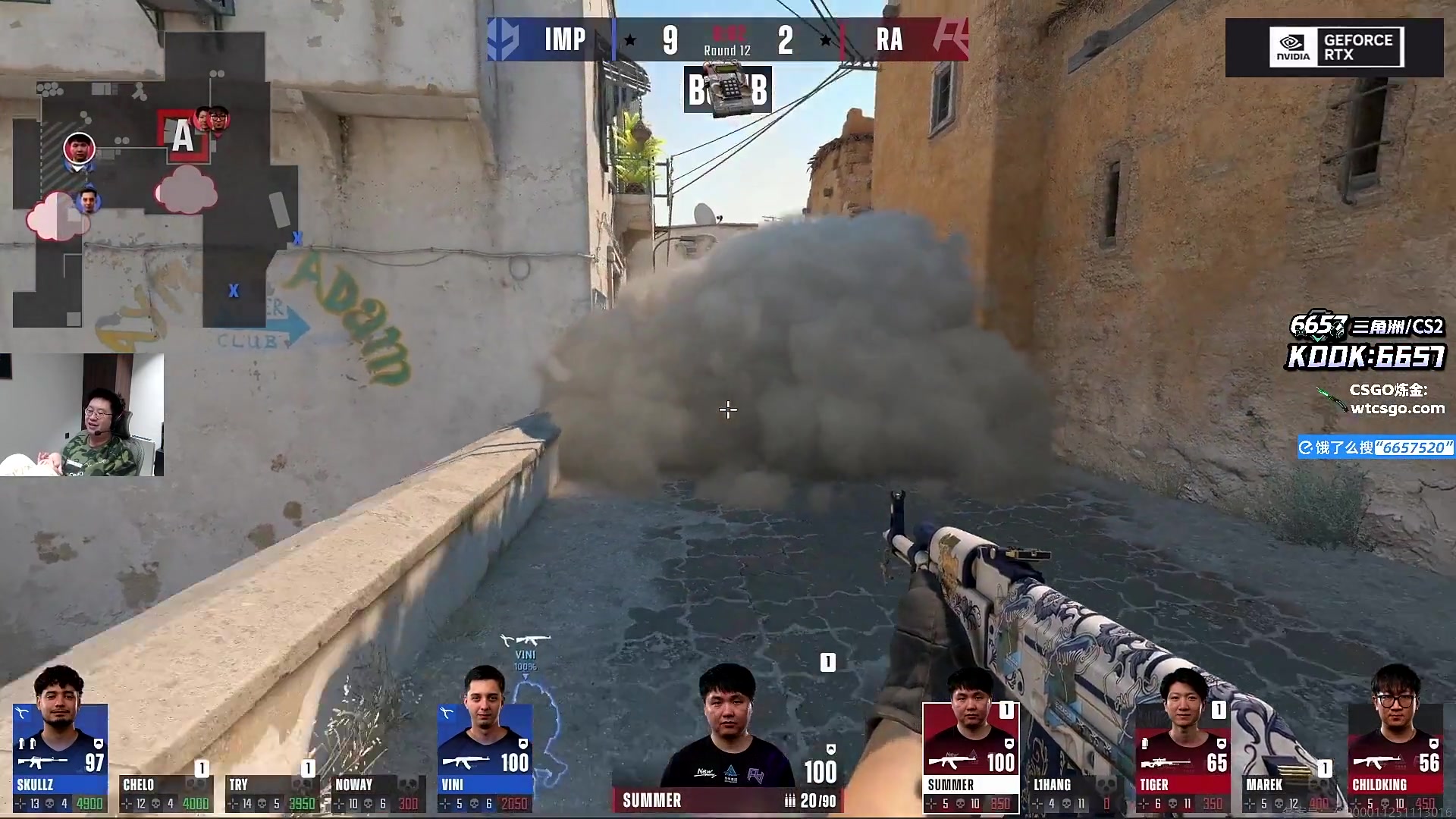Viewport: 1456px width, 819px height.
Task: Open the streamer webcam thumbnail
Action: [x=82, y=415]
